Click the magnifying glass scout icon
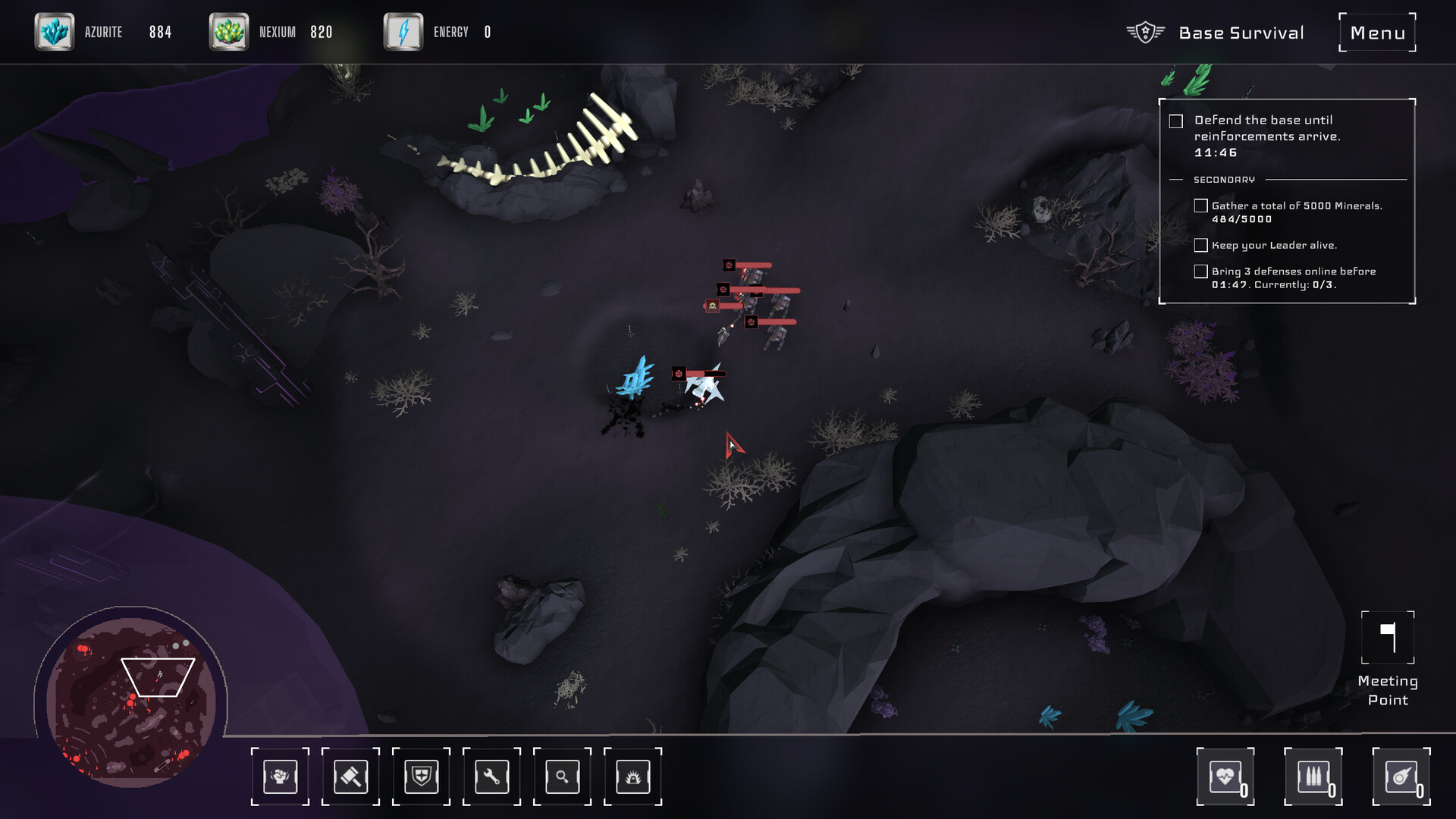The image size is (1456, 819). click(562, 777)
